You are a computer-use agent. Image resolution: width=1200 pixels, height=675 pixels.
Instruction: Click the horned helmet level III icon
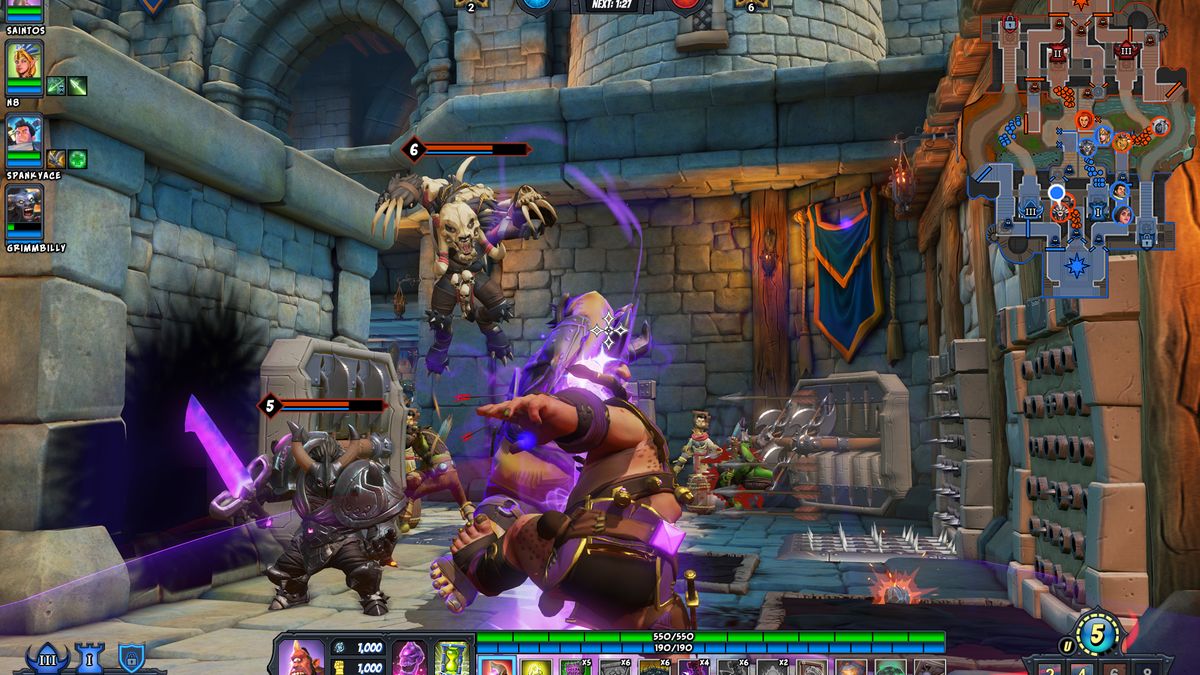tap(47, 657)
